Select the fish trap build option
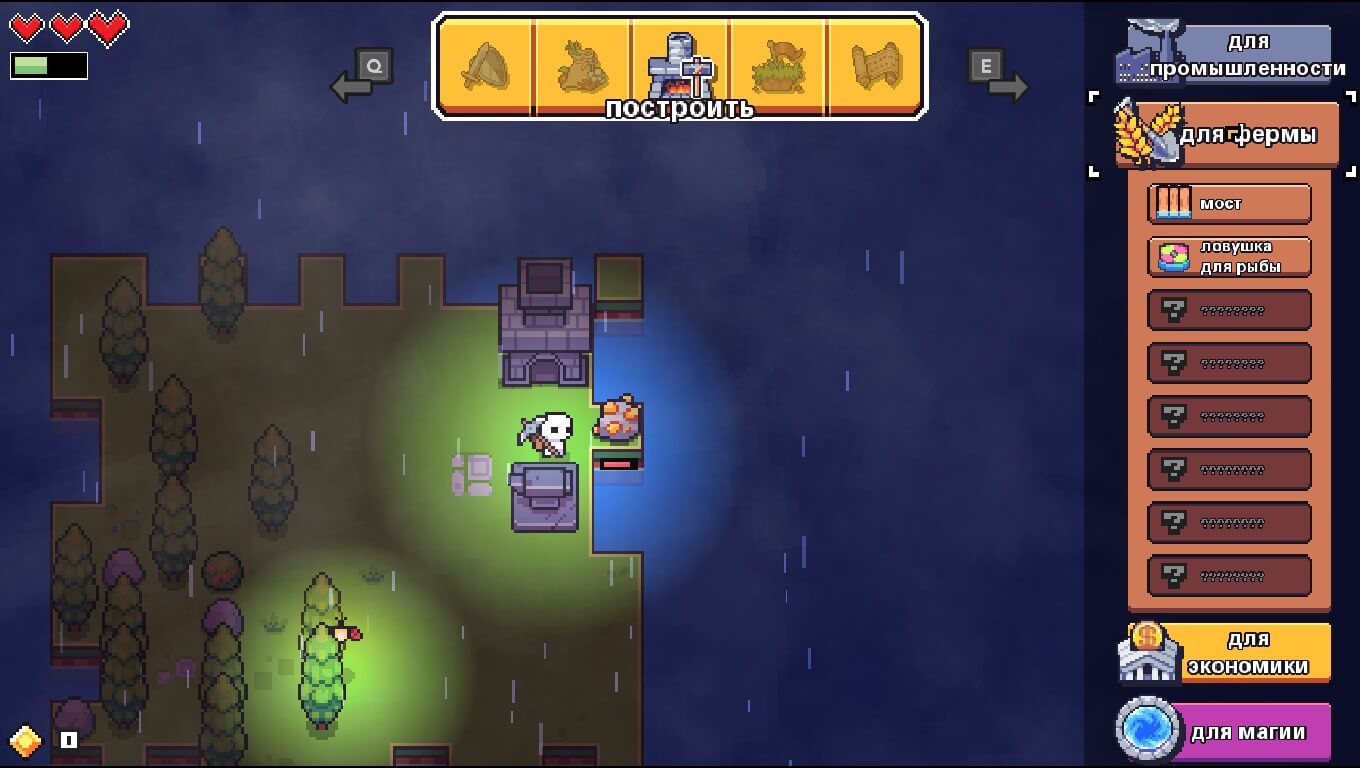1360x768 pixels. click(1229, 257)
